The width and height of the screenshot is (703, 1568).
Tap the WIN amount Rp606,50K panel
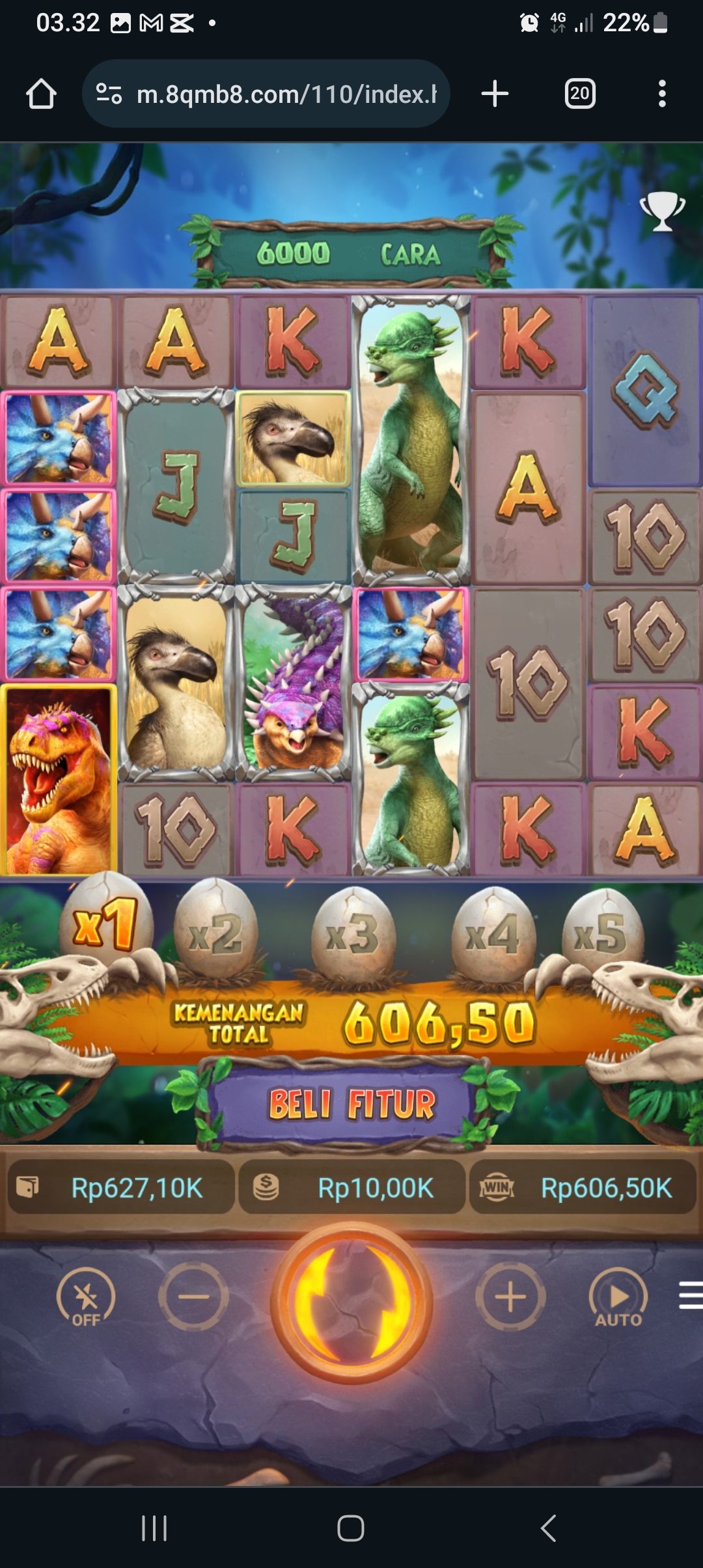pyautogui.click(x=583, y=1188)
